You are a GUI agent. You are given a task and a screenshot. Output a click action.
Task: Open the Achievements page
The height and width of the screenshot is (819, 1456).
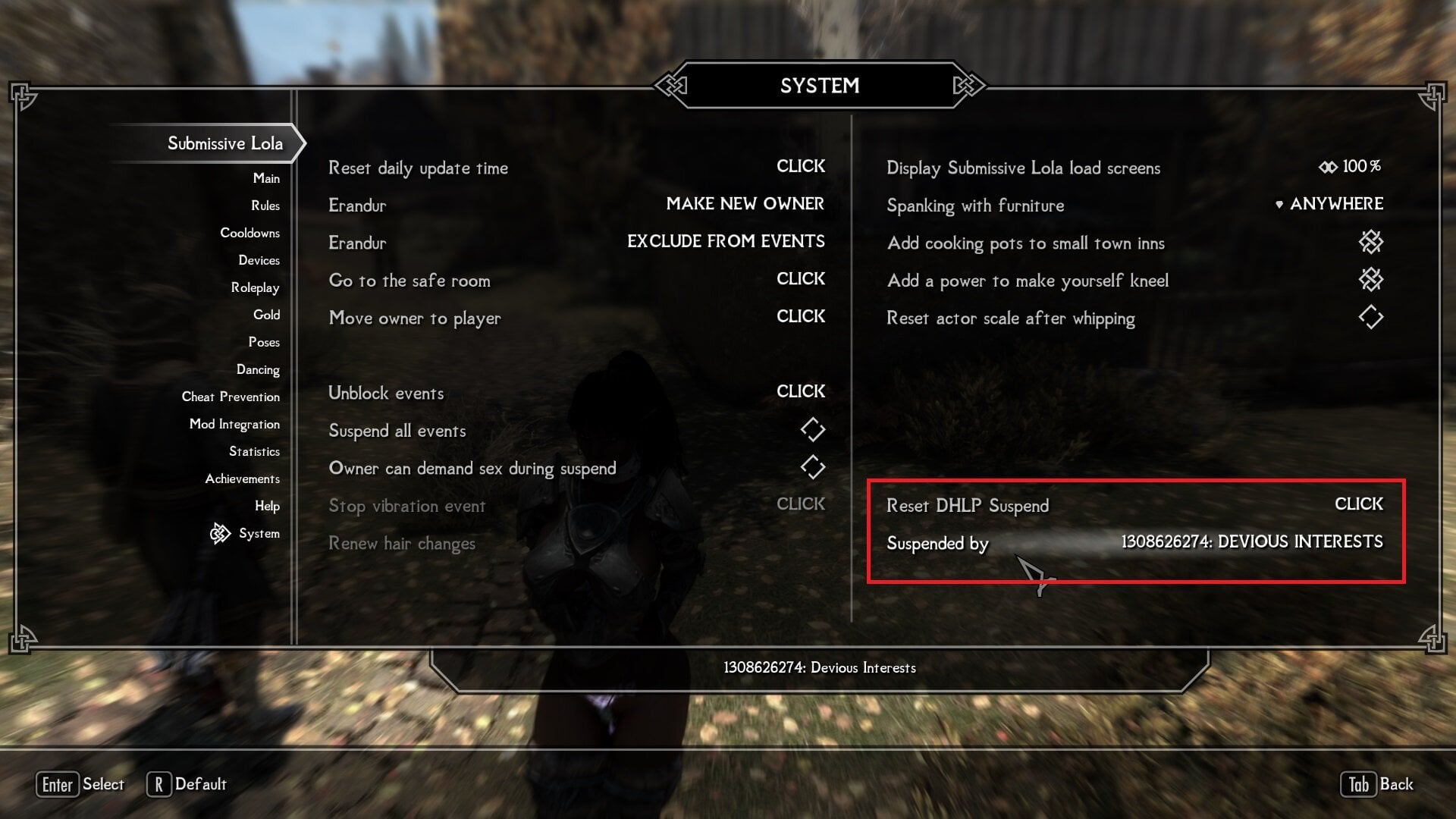coord(242,479)
